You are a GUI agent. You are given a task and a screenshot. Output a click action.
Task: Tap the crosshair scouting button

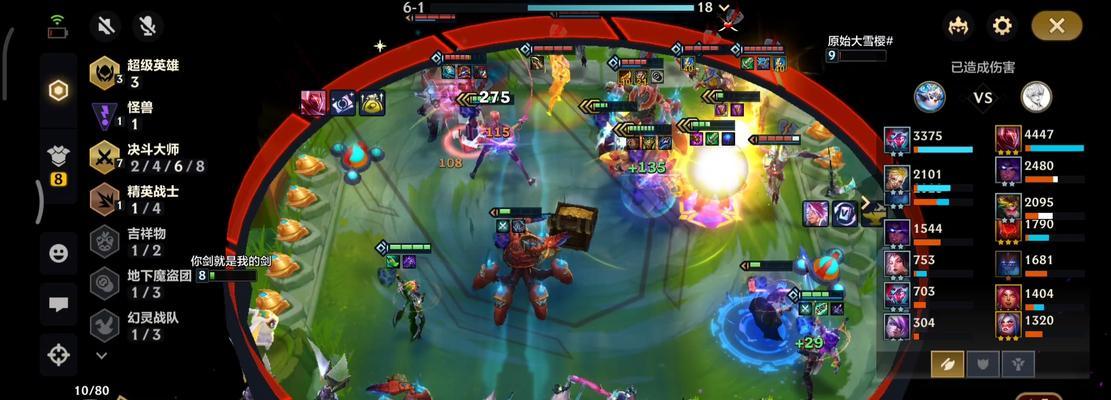tap(59, 353)
